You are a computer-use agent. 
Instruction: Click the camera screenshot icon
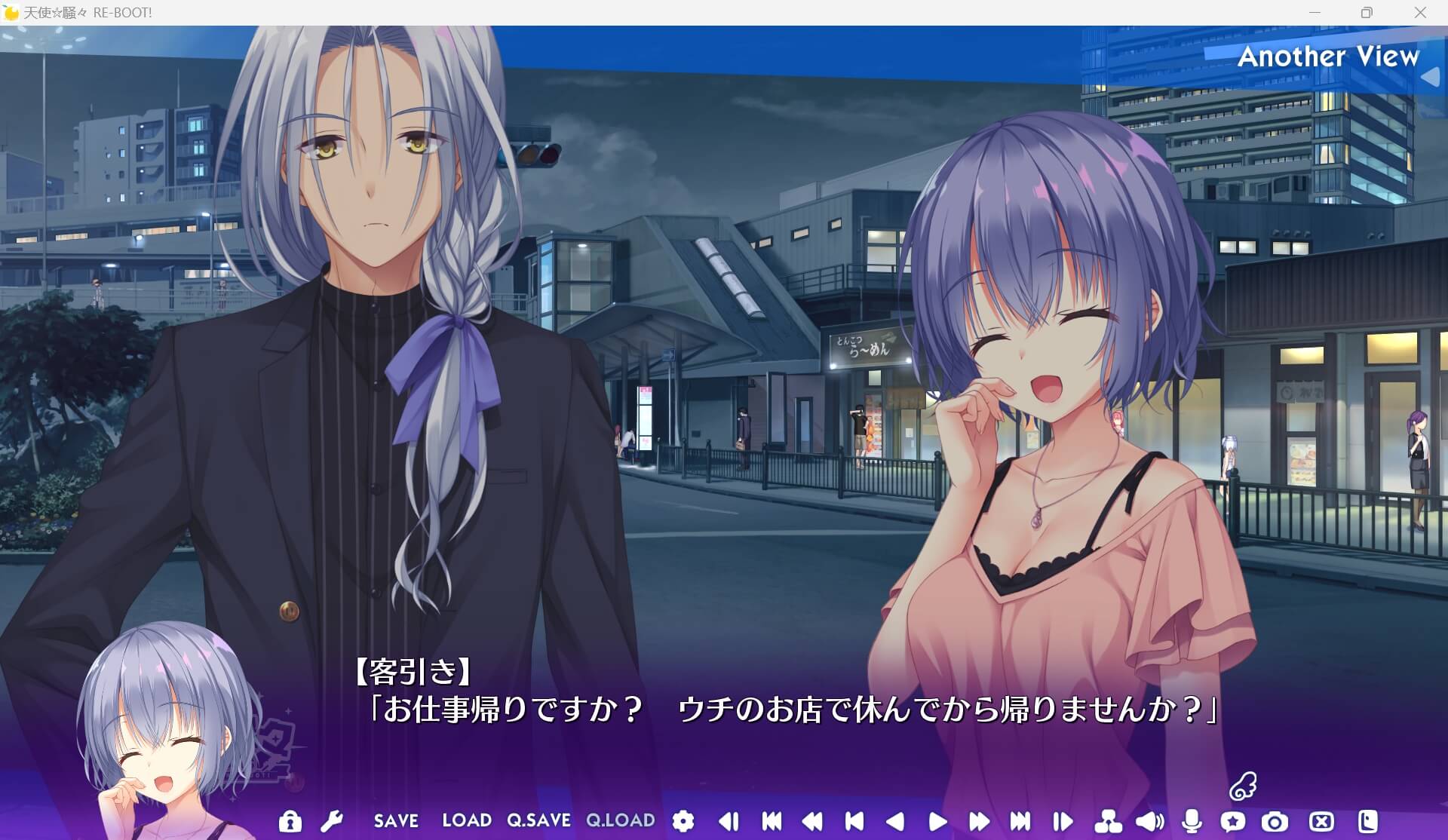pos(1275,821)
